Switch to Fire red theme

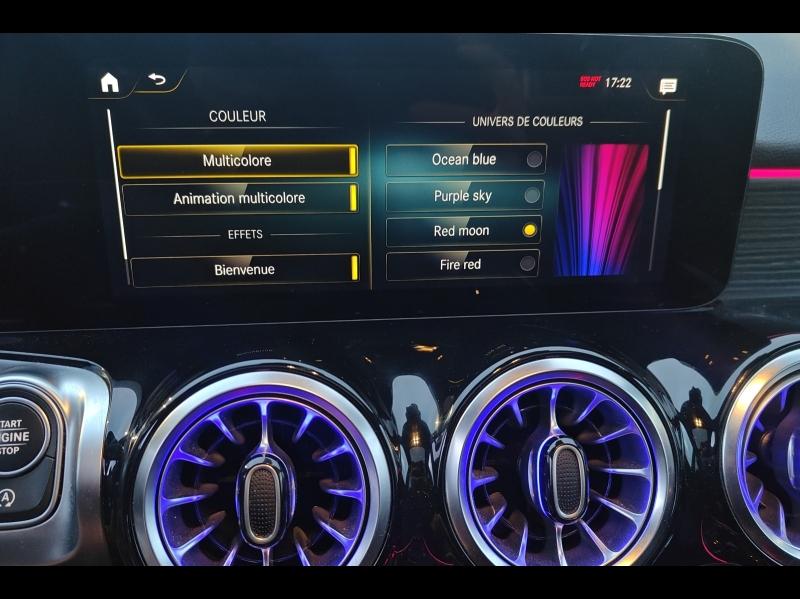click(x=462, y=265)
